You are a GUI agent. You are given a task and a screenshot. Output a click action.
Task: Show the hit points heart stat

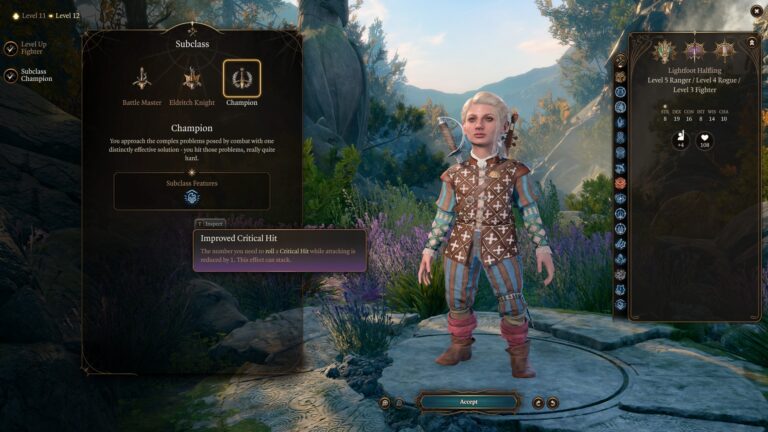704,141
